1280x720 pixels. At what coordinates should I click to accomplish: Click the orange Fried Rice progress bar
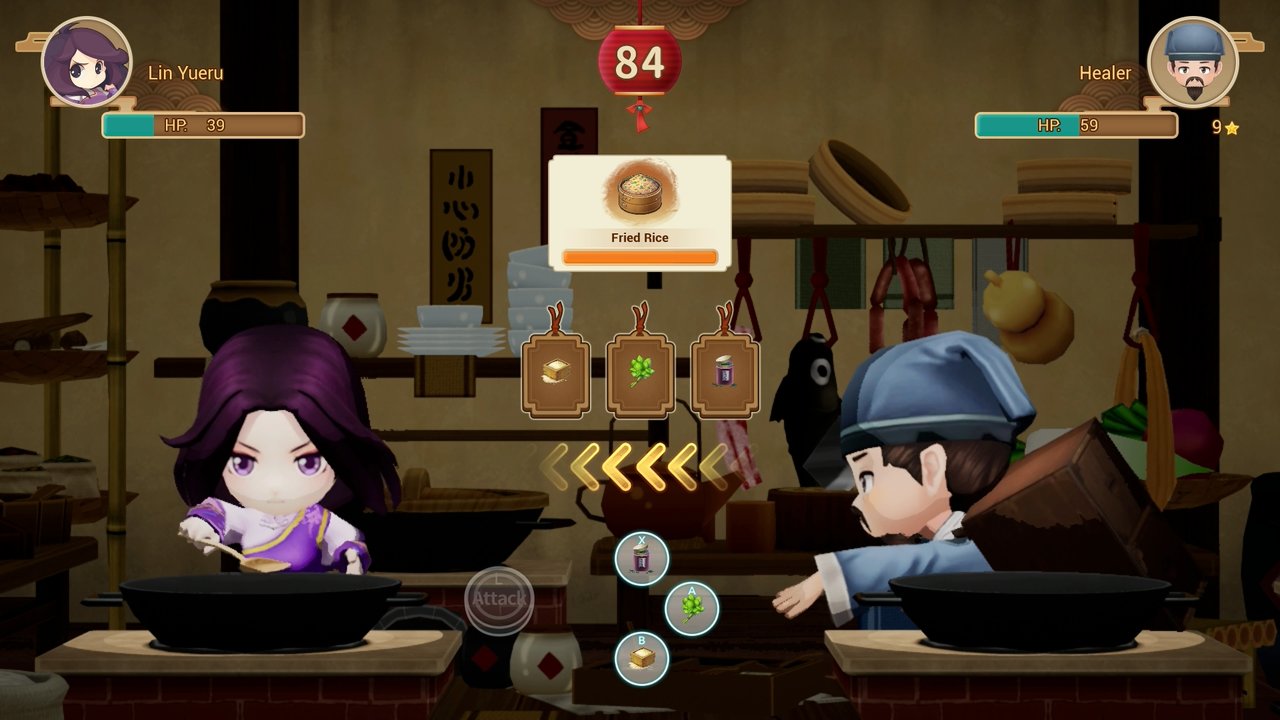coord(640,258)
